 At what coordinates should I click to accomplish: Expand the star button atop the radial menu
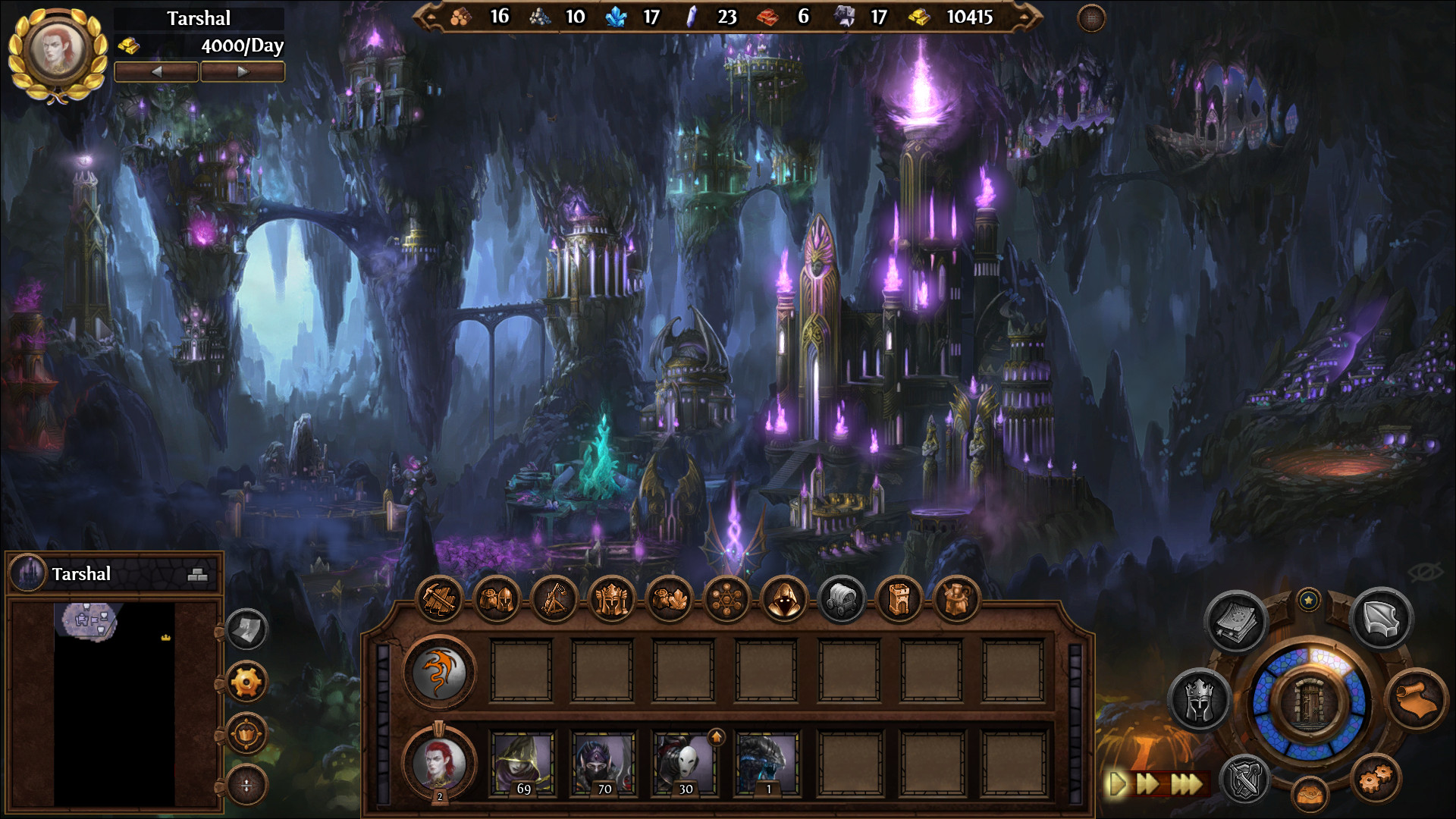coord(1310,598)
